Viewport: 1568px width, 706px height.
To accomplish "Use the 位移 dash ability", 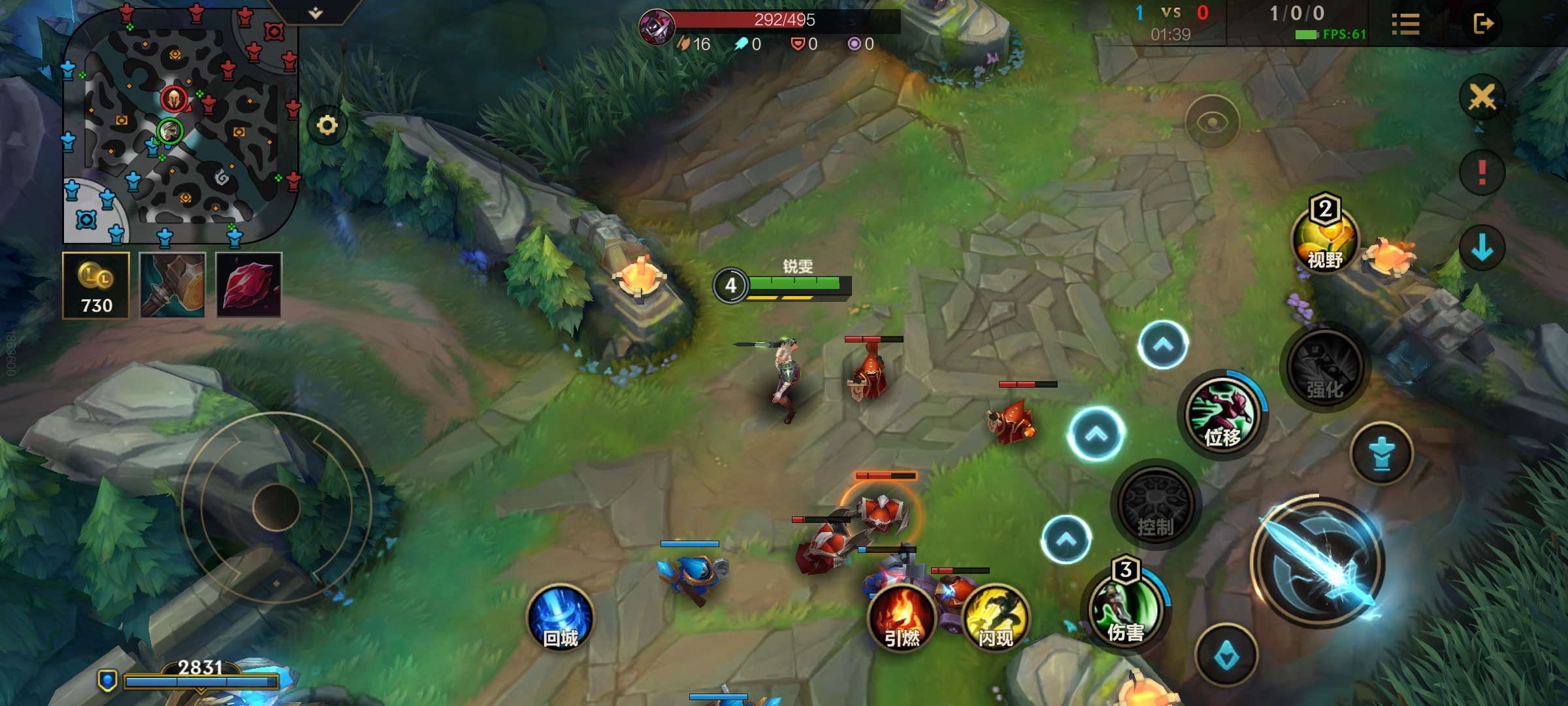I will click(x=1222, y=414).
